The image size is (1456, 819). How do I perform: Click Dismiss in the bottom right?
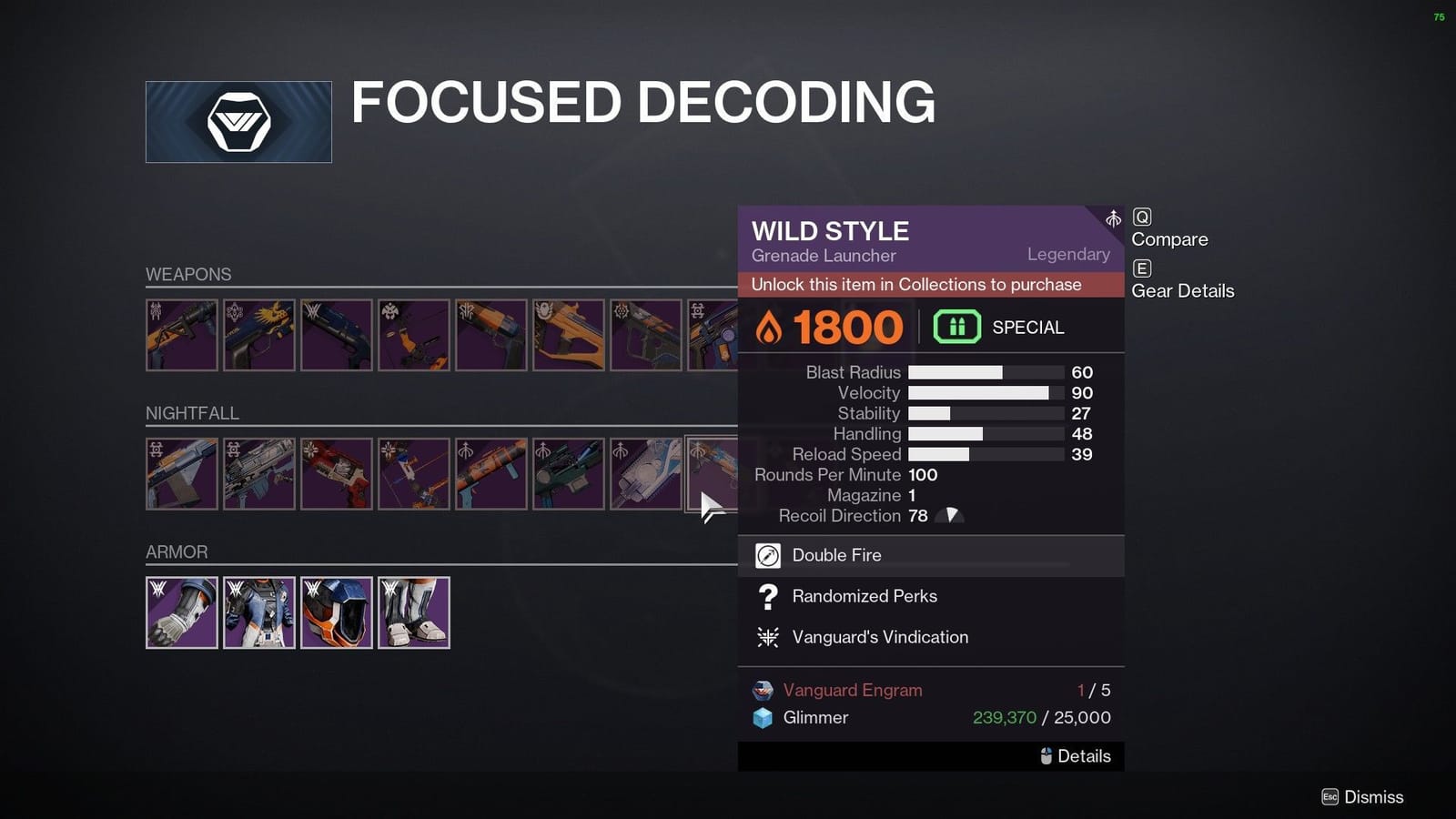pyautogui.click(x=1365, y=796)
